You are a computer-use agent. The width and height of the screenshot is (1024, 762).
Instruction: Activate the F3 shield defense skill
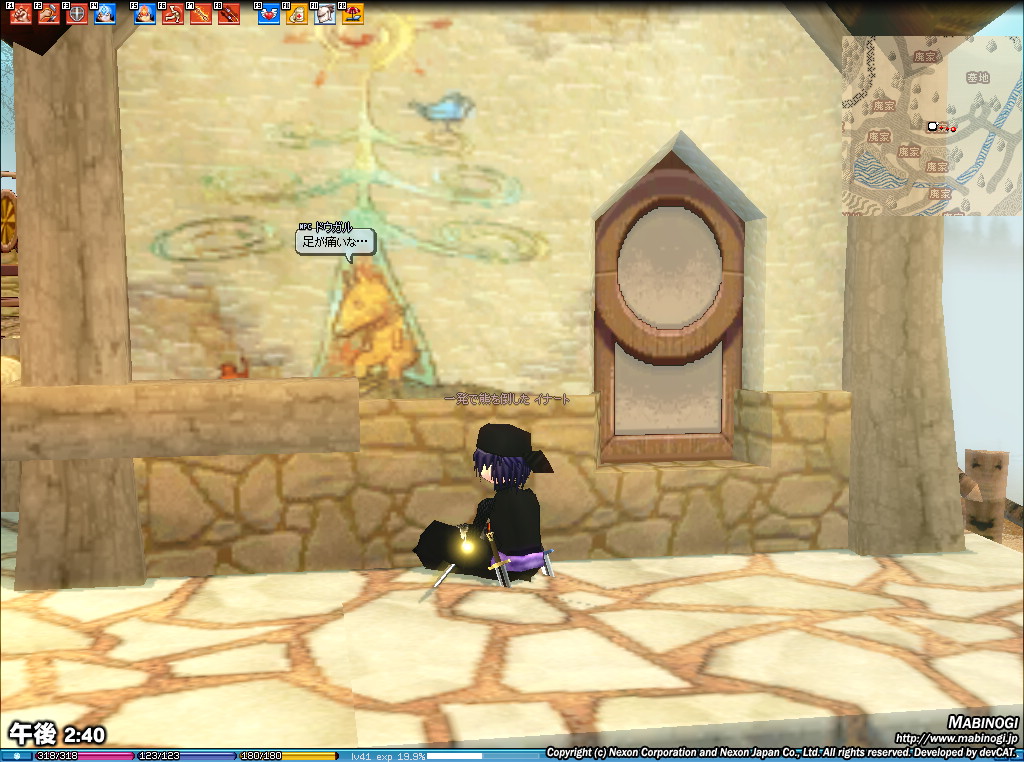click(76, 14)
